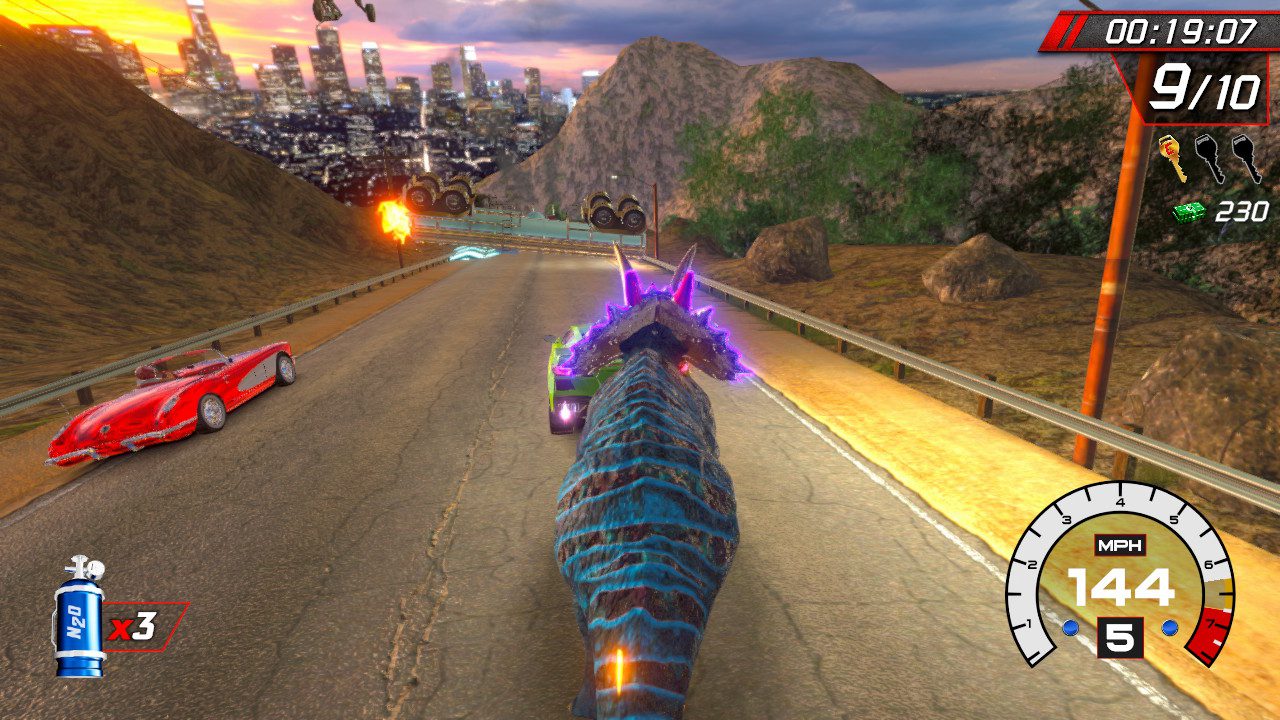The height and width of the screenshot is (720, 1280).
Task: Click the collected gold key icon
Action: [x=1174, y=156]
